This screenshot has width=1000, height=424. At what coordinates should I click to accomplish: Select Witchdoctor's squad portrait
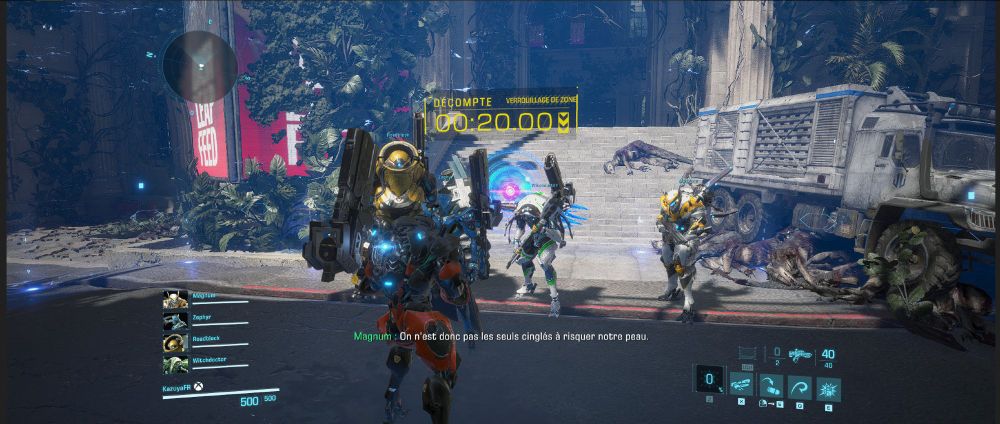click(x=174, y=362)
